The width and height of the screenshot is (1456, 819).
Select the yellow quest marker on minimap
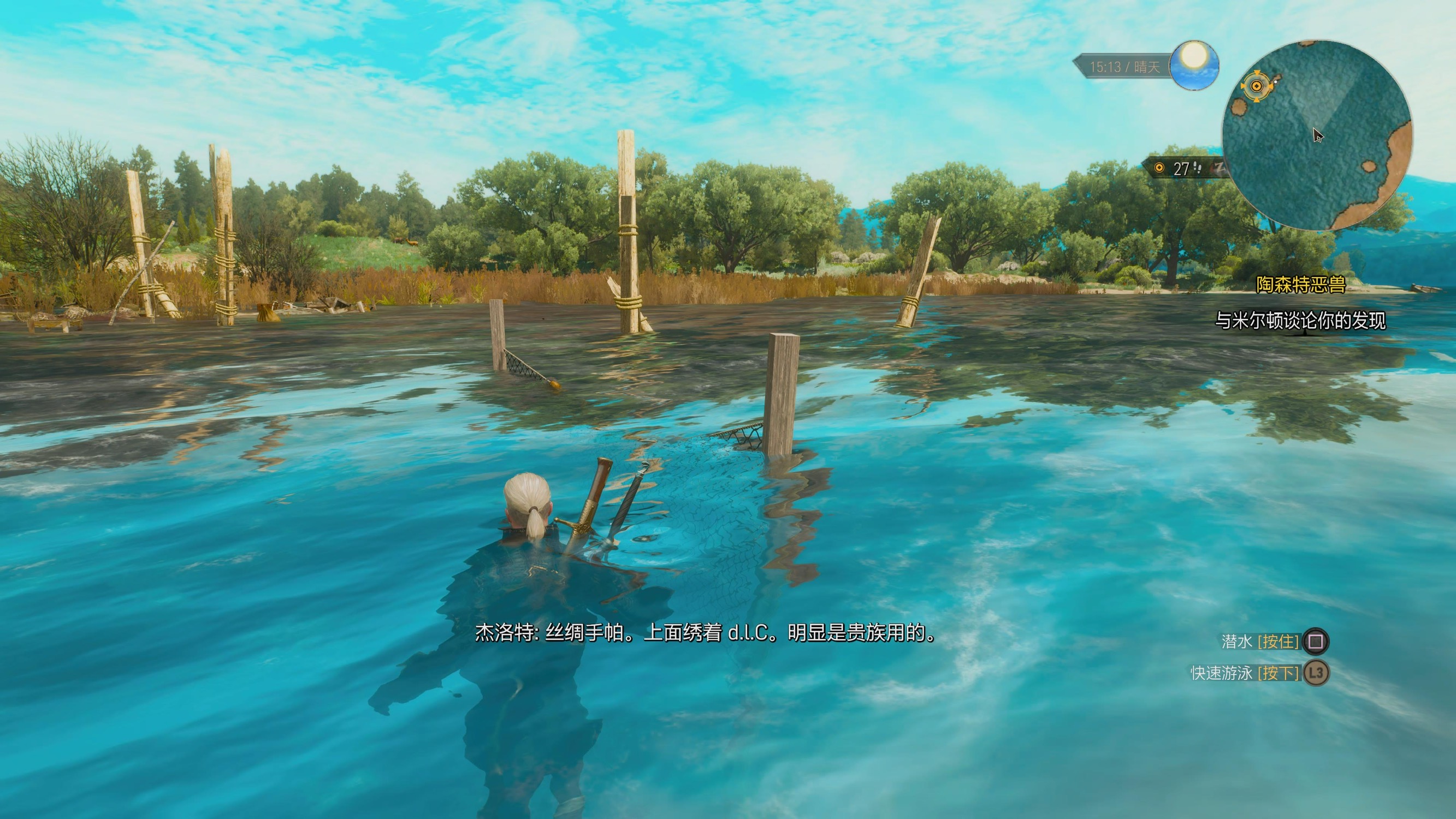(1257, 86)
